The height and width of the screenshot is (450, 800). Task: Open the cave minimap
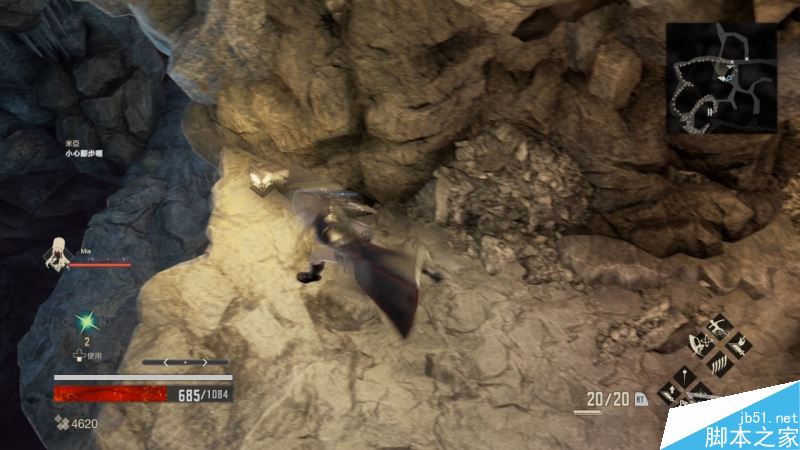[x=723, y=80]
